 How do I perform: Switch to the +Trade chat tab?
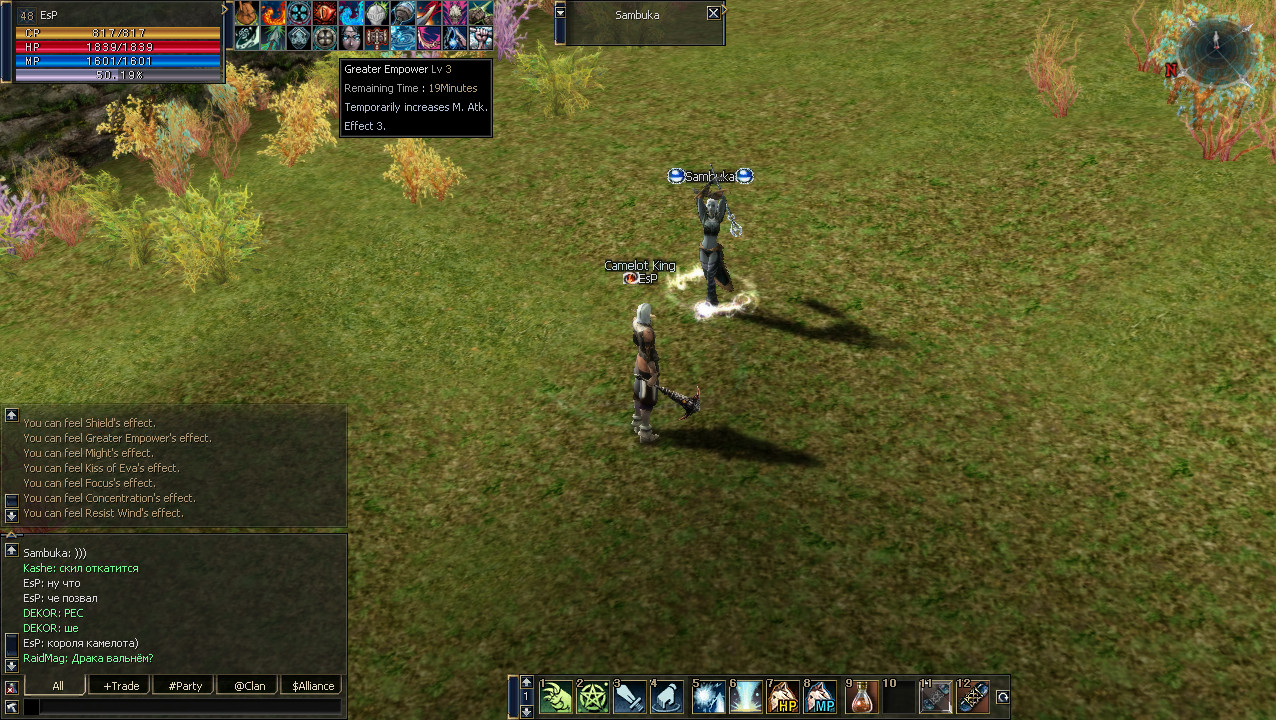click(x=119, y=686)
